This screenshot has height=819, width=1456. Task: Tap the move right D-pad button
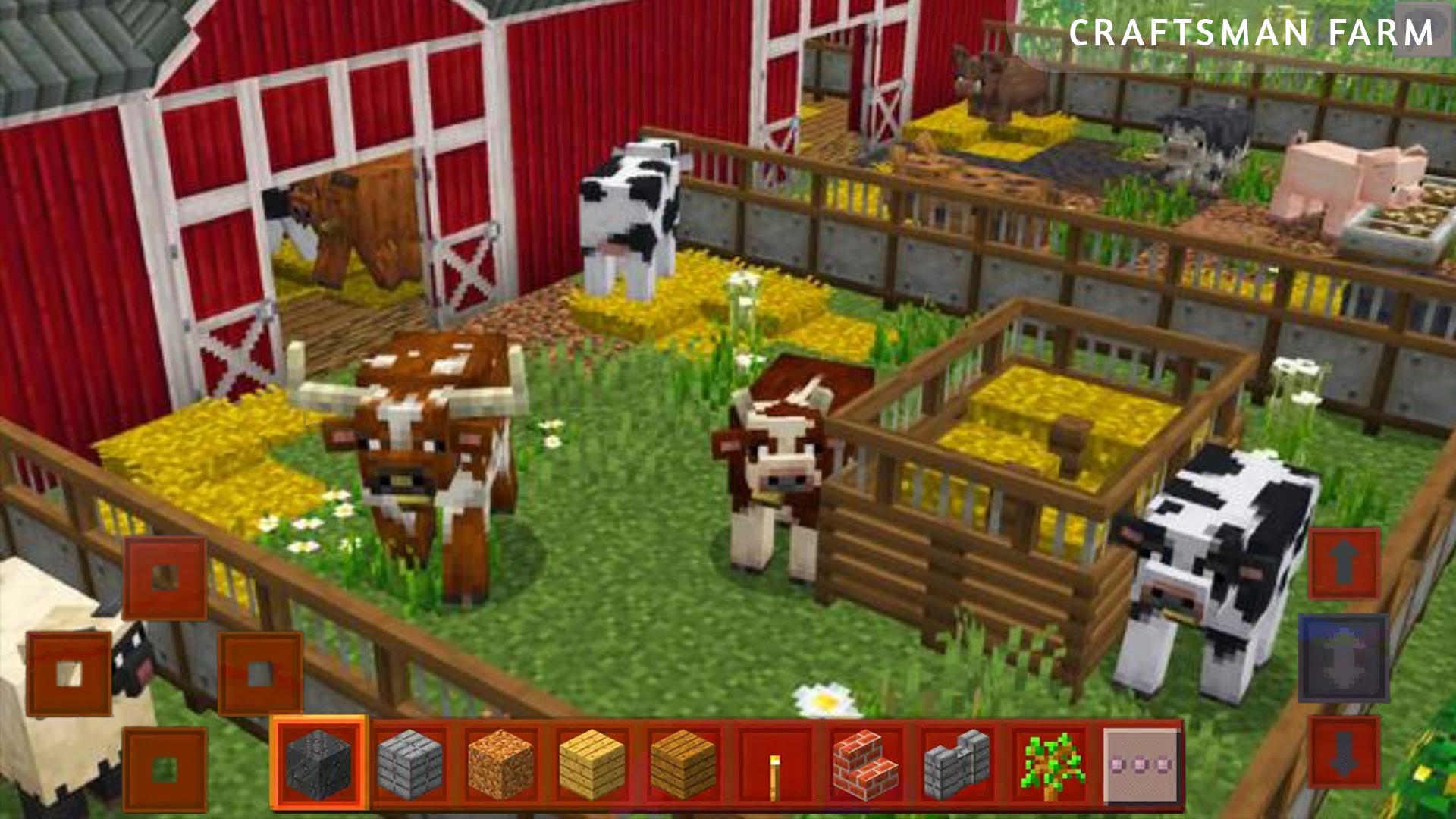click(x=260, y=673)
